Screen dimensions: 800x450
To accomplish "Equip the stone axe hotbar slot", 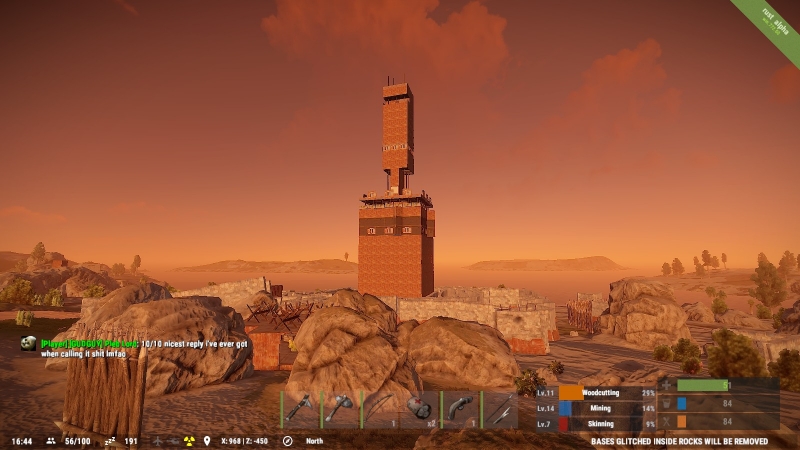I will pos(341,409).
